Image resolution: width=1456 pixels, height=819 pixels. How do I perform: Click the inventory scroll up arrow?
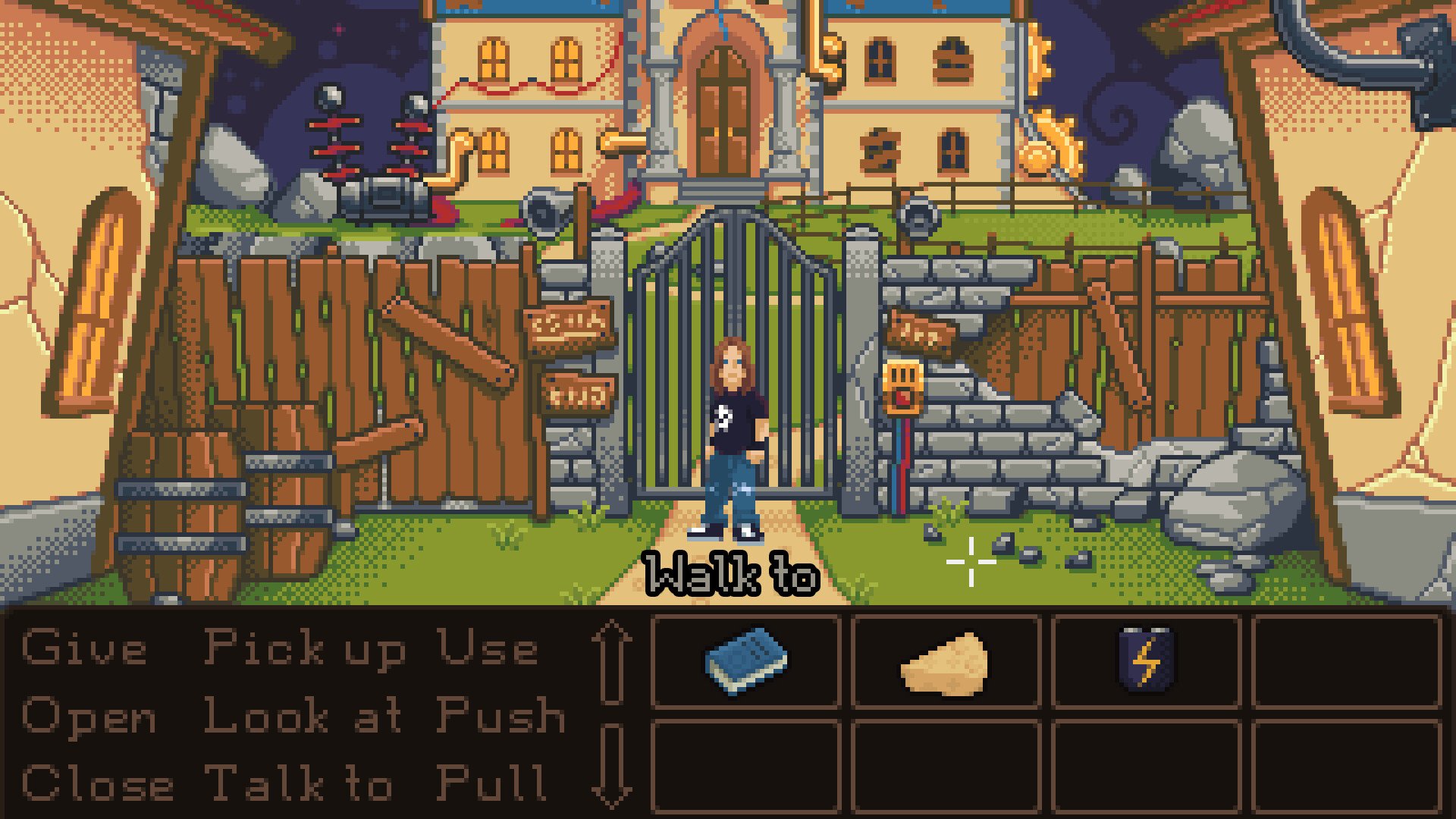613,662
